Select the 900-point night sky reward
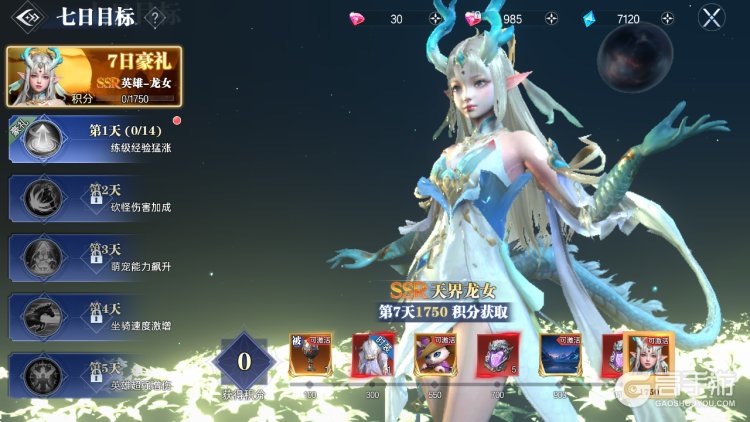The height and width of the screenshot is (422, 750). click(560, 355)
